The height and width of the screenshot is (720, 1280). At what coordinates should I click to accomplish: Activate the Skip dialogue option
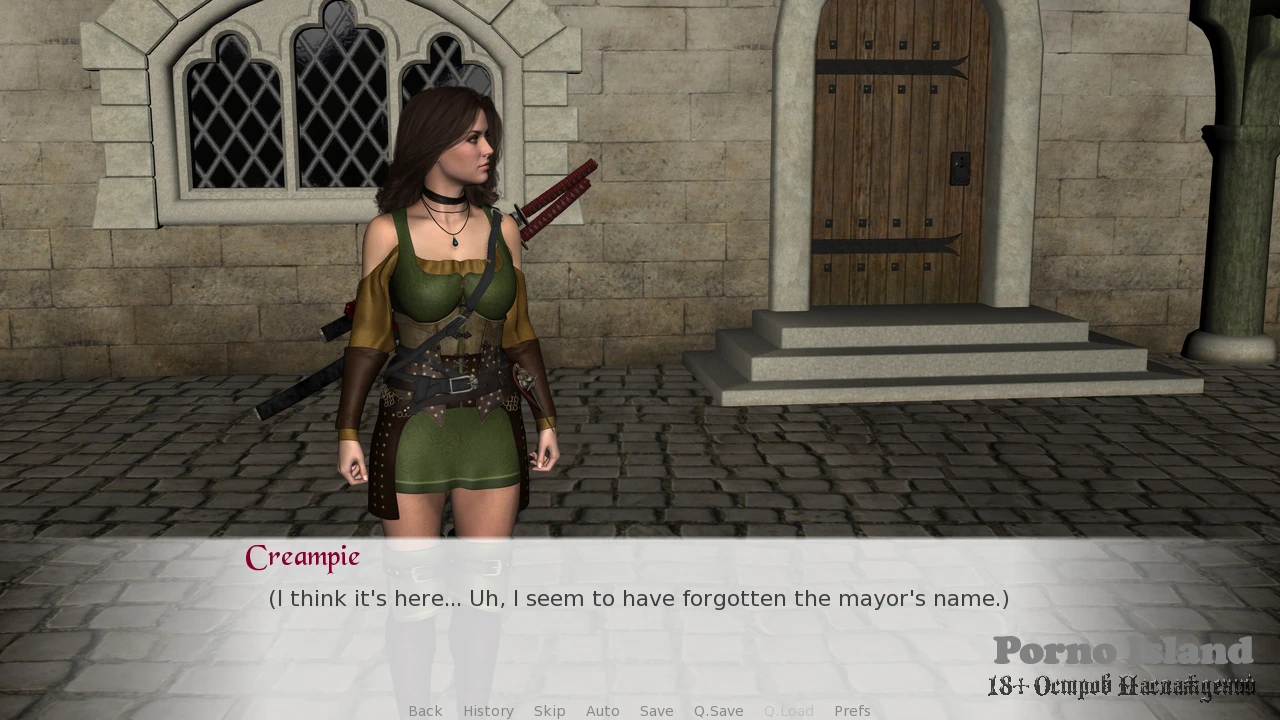[549, 711]
